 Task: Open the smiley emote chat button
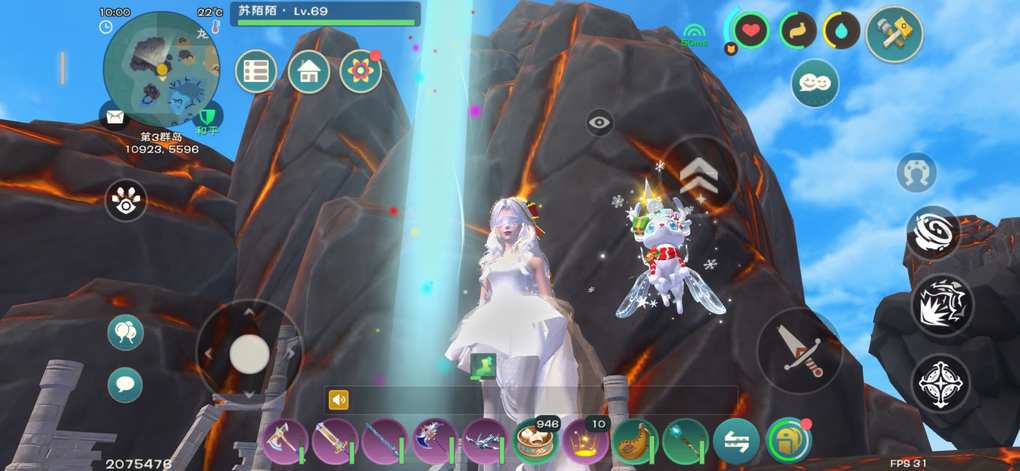pyautogui.click(x=815, y=83)
